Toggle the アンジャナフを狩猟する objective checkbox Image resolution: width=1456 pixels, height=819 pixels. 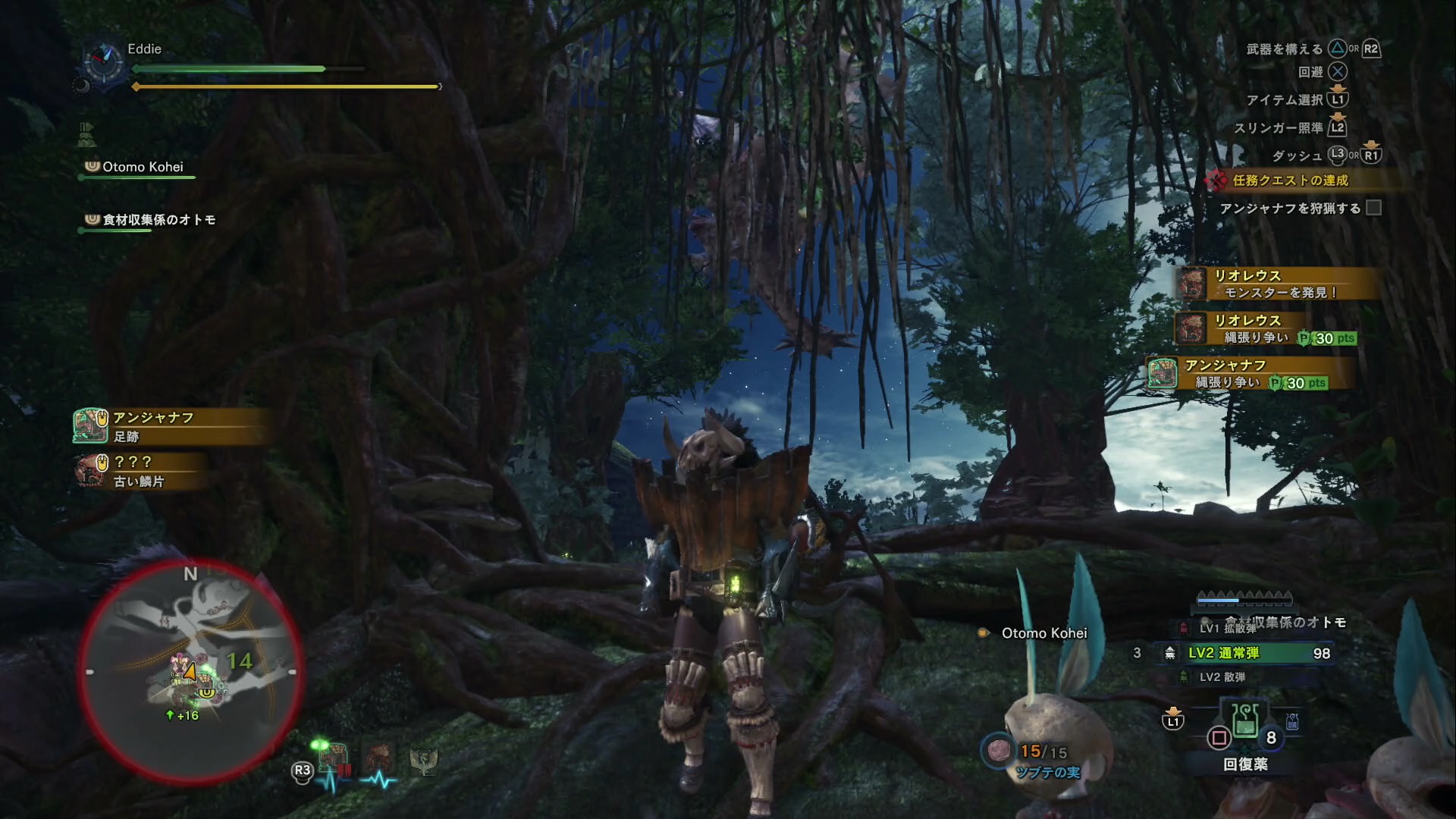pyautogui.click(x=1373, y=208)
